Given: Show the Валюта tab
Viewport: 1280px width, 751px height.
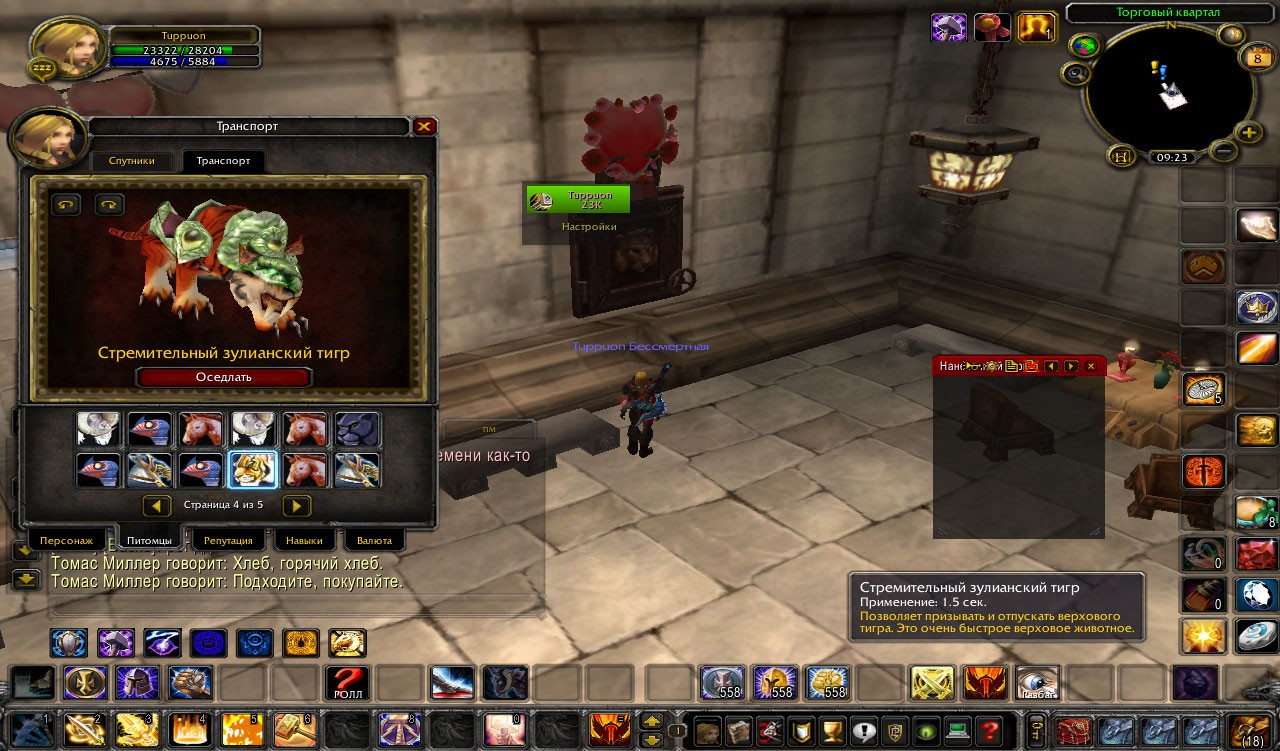Looking at the screenshot, I should [x=374, y=540].
